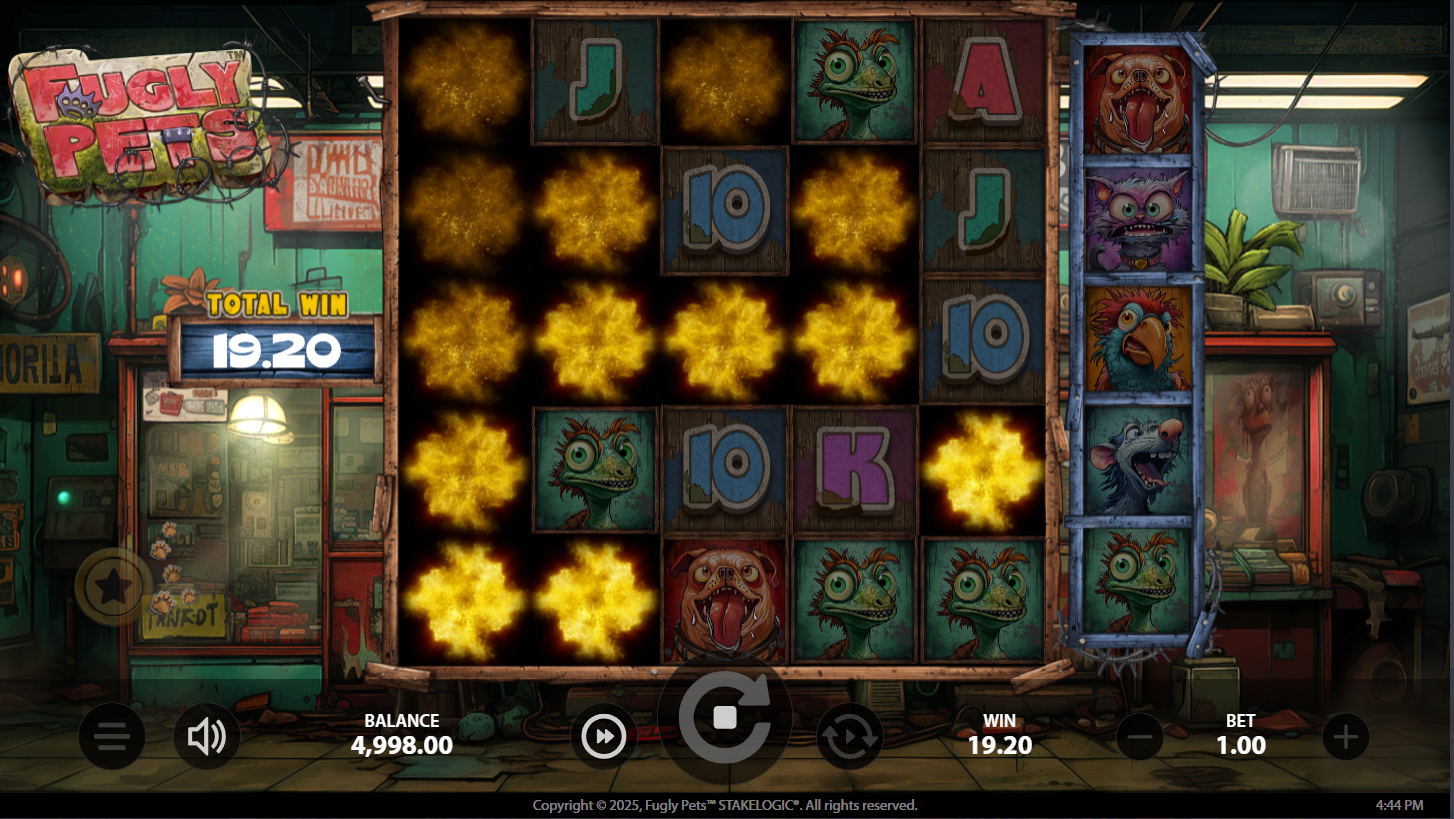
Task: Toggle the sound speaker button
Action: tap(207, 738)
